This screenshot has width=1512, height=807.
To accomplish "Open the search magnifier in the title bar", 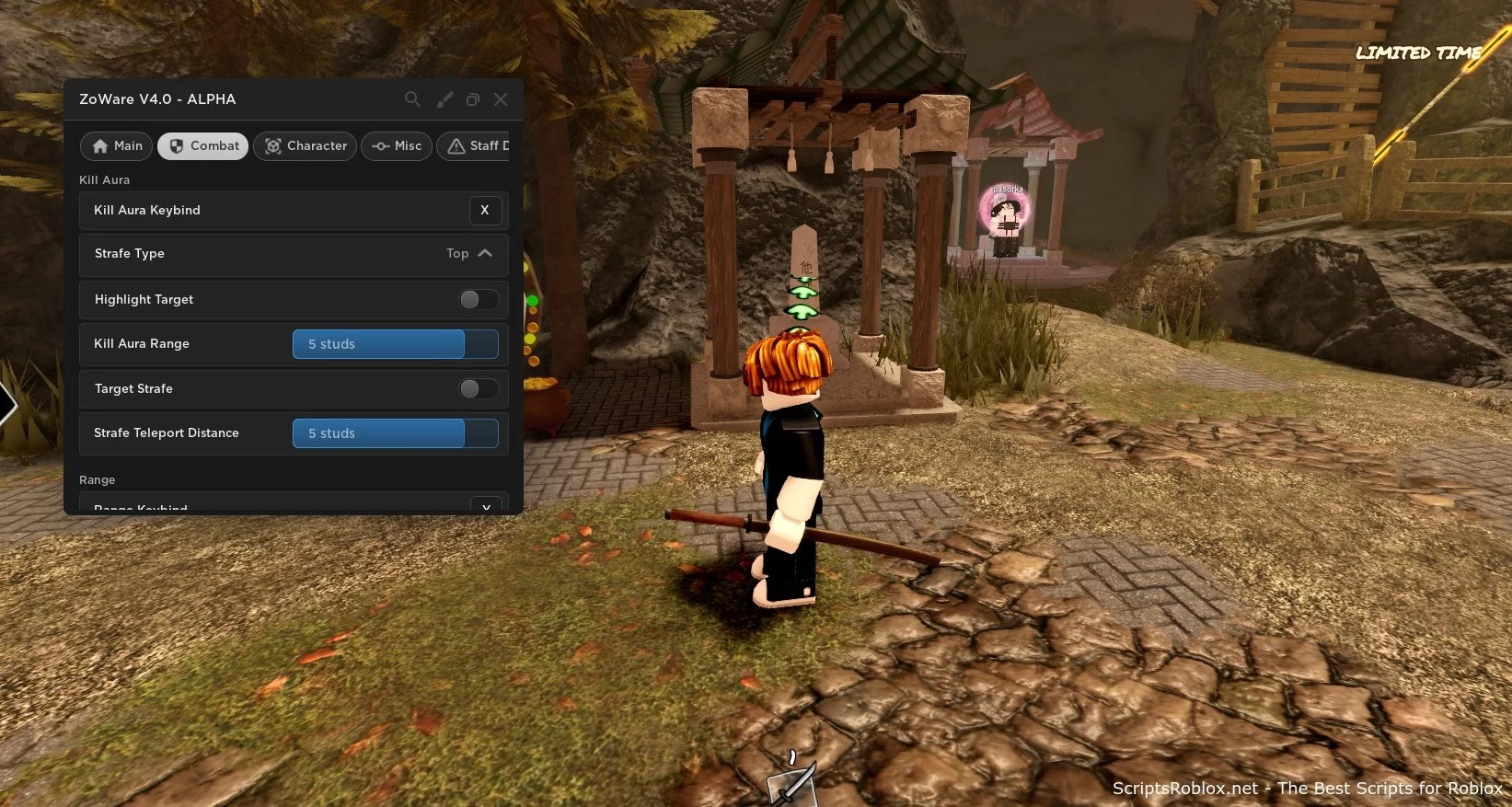I will [x=412, y=99].
